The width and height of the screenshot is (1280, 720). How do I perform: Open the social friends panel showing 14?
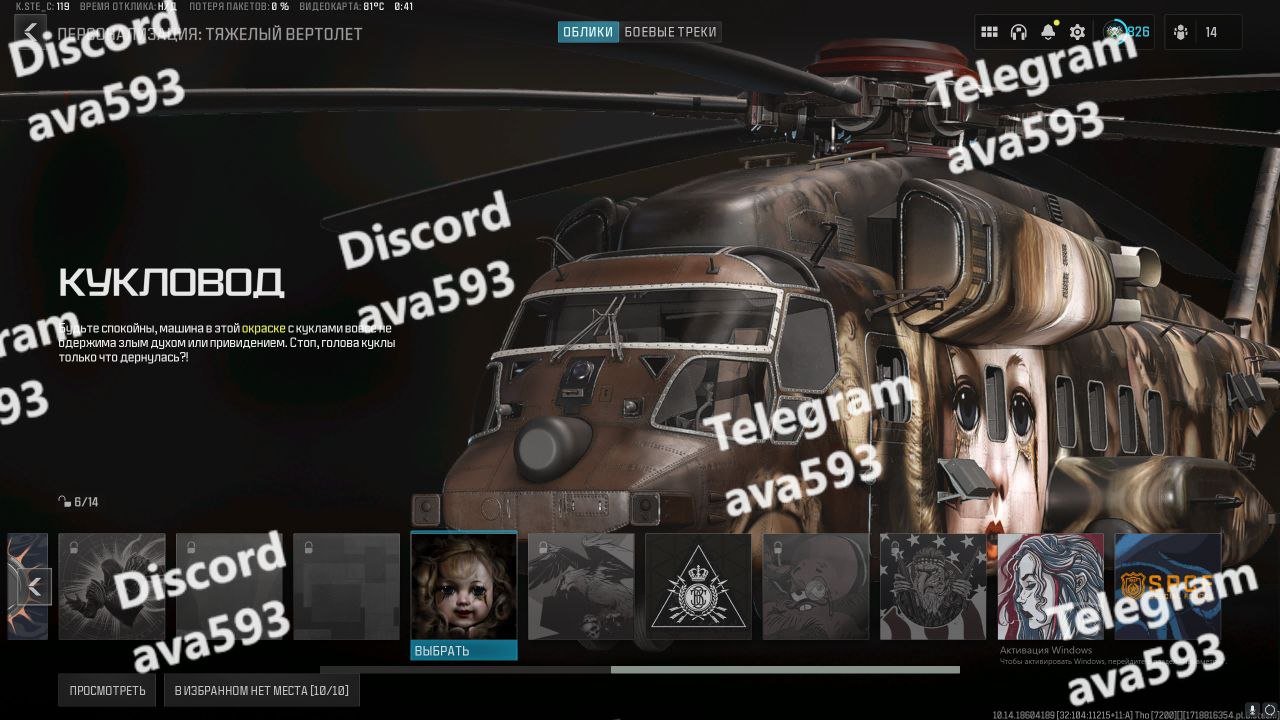pyautogui.click(x=1202, y=32)
